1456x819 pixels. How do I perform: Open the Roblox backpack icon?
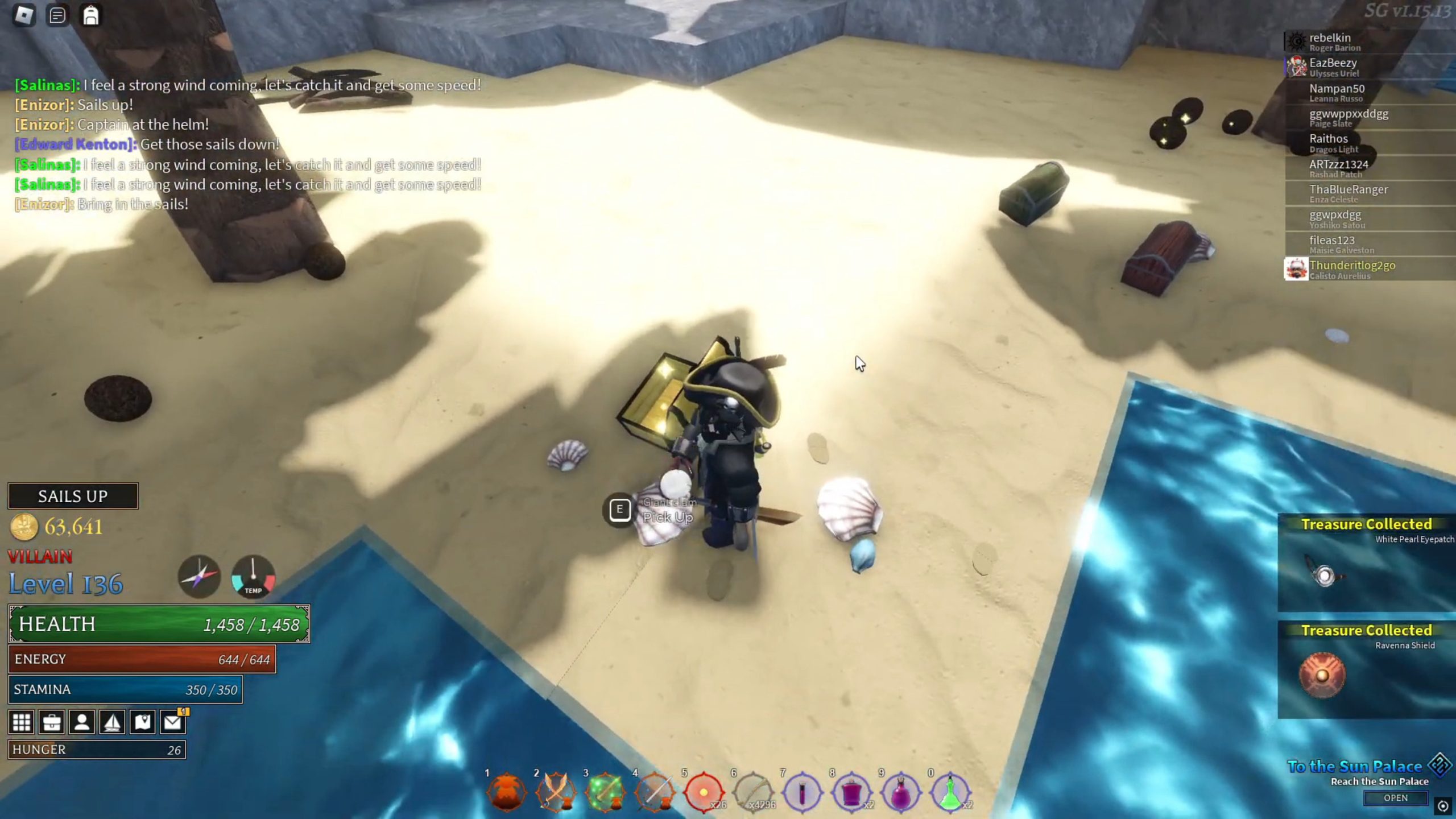pos(91,15)
